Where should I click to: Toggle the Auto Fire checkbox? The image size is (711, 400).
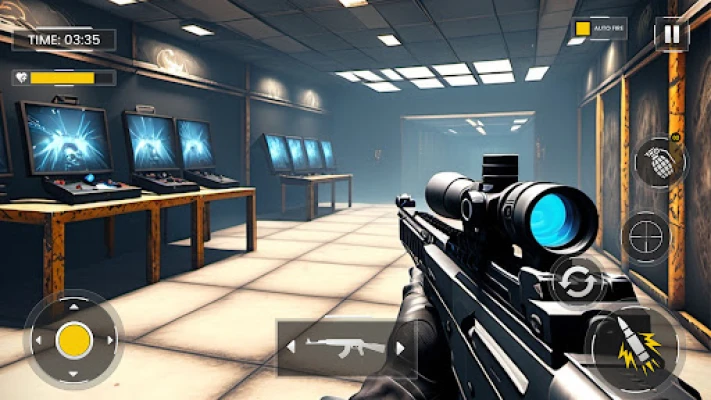pos(582,30)
